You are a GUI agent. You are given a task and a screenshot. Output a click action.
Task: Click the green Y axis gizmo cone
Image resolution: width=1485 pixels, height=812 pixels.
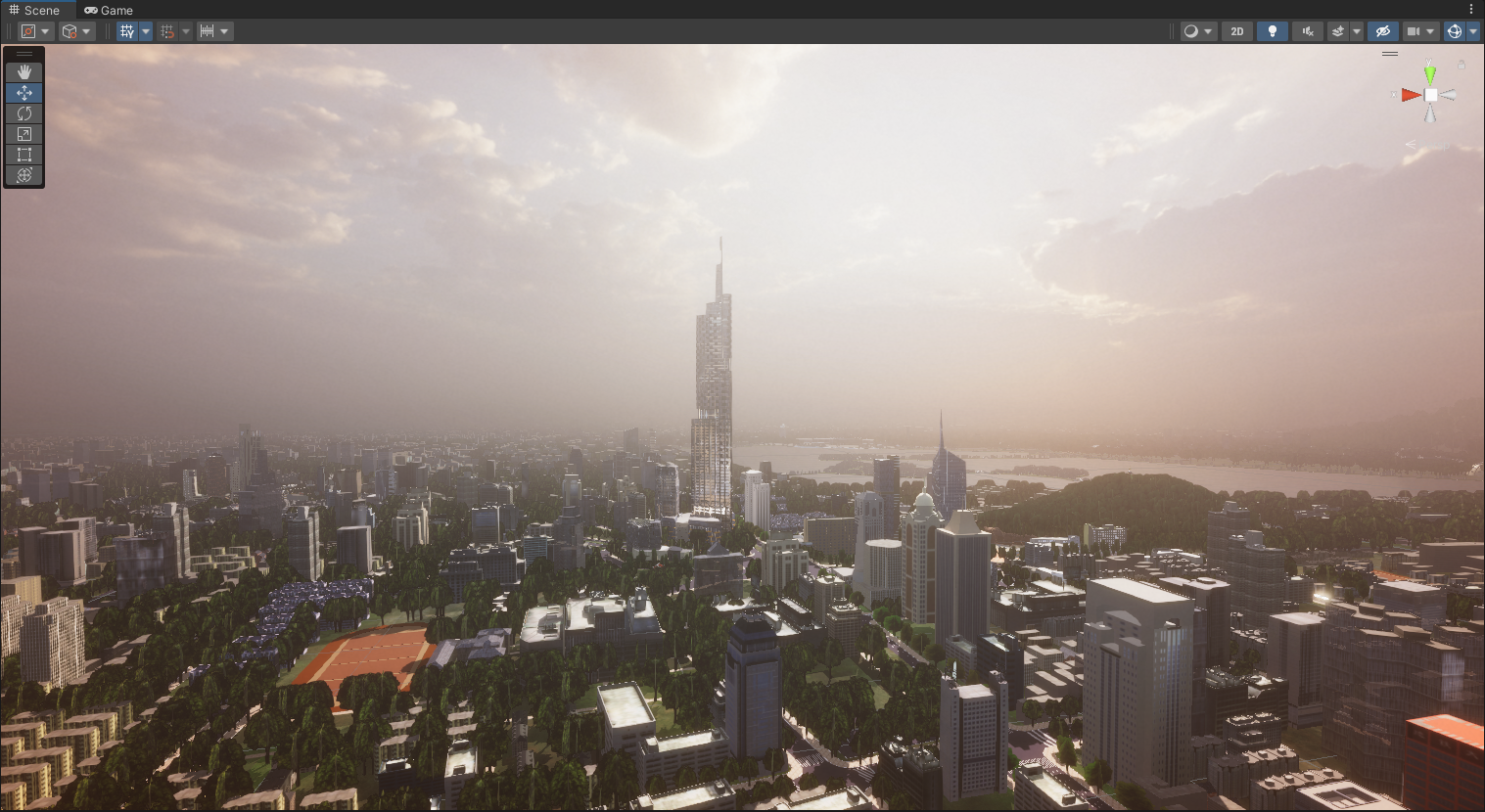[1430, 73]
